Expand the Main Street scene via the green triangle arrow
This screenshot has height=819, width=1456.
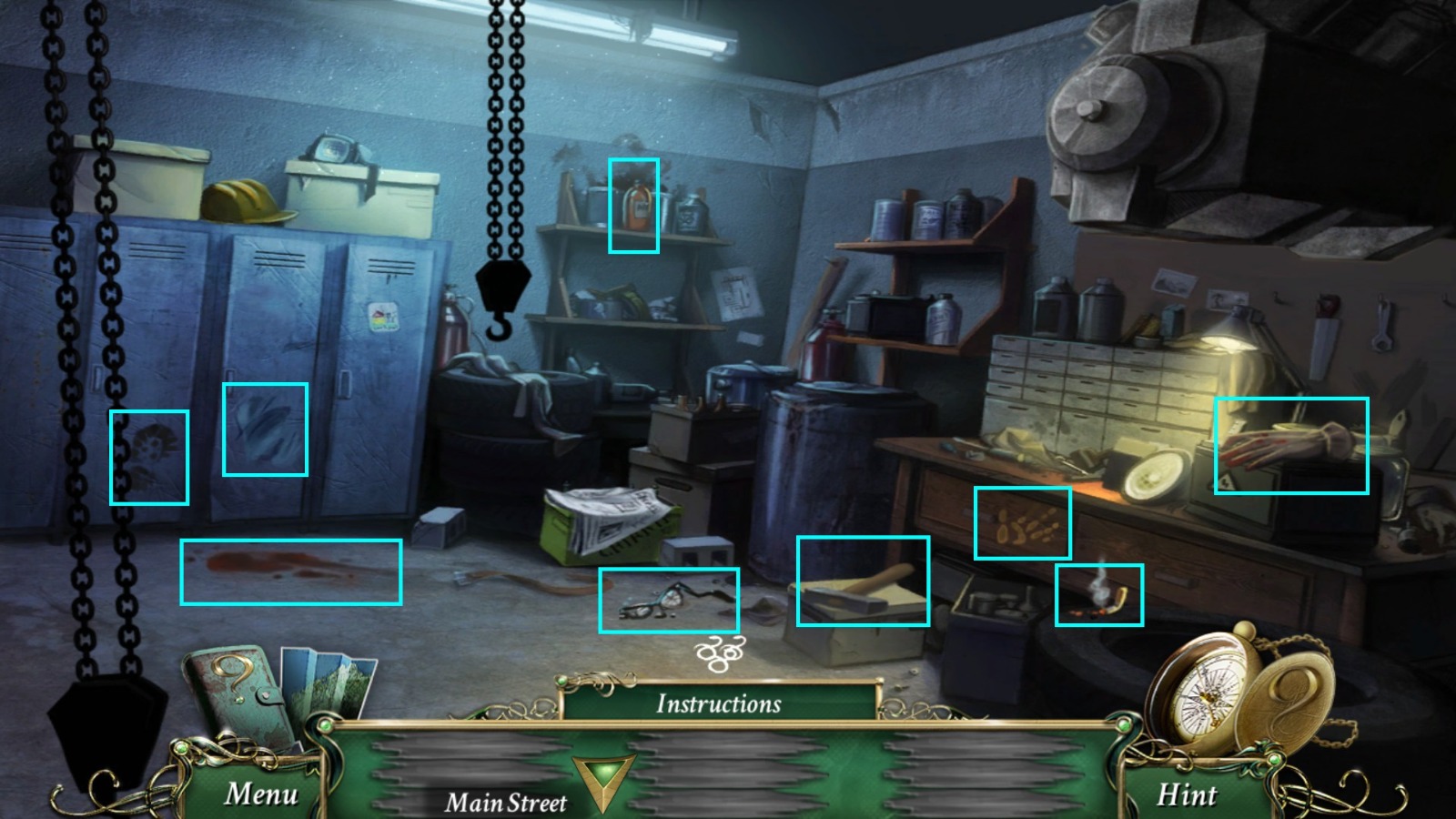coord(603,783)
